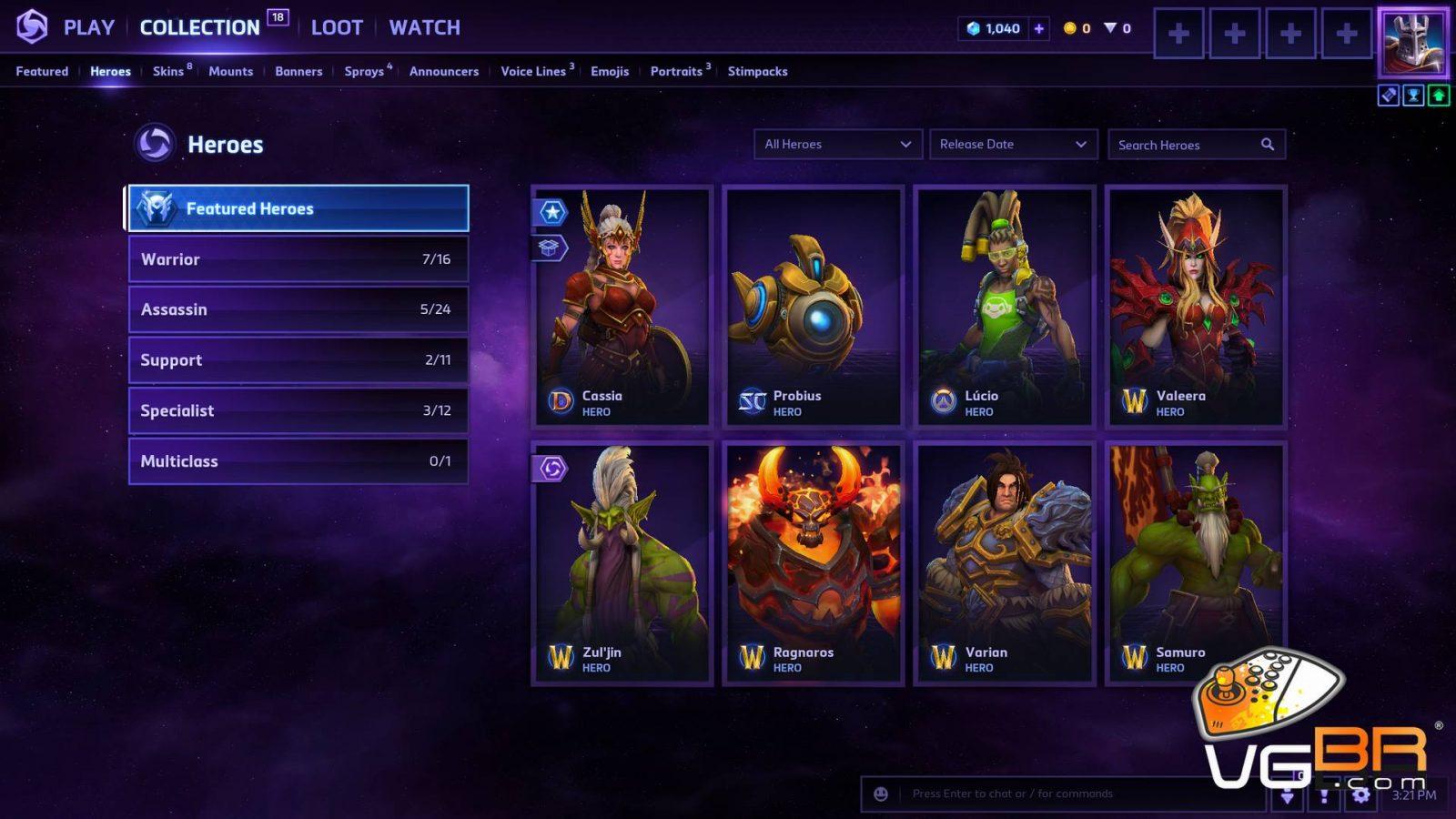Click the Search Heroes field
1456x819 pixels.
[x=1186, y=145]
